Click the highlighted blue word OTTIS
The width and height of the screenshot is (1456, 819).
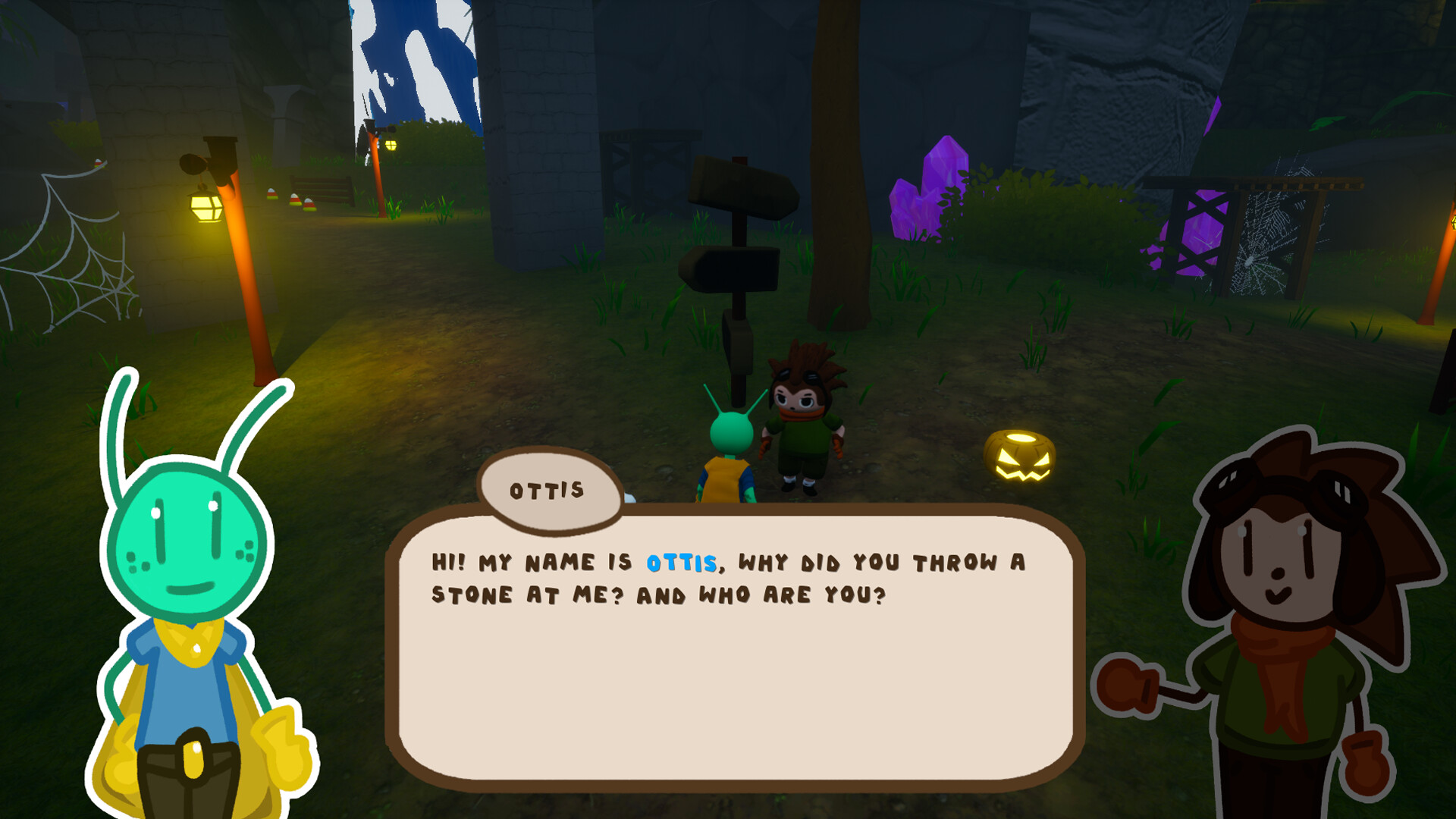pyautogui.click(x=679, y=563)
